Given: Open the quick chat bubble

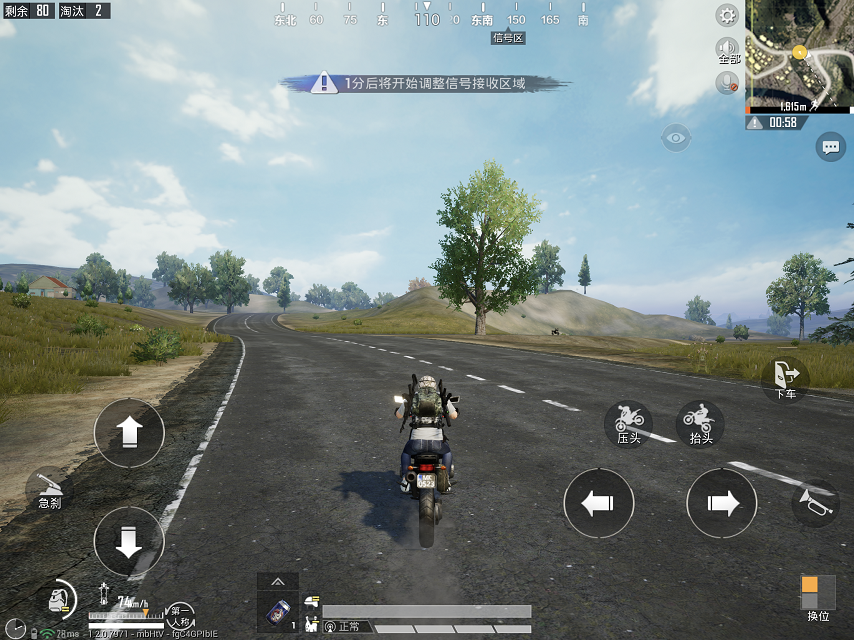Looking at the screenshot, I should 830,147.
